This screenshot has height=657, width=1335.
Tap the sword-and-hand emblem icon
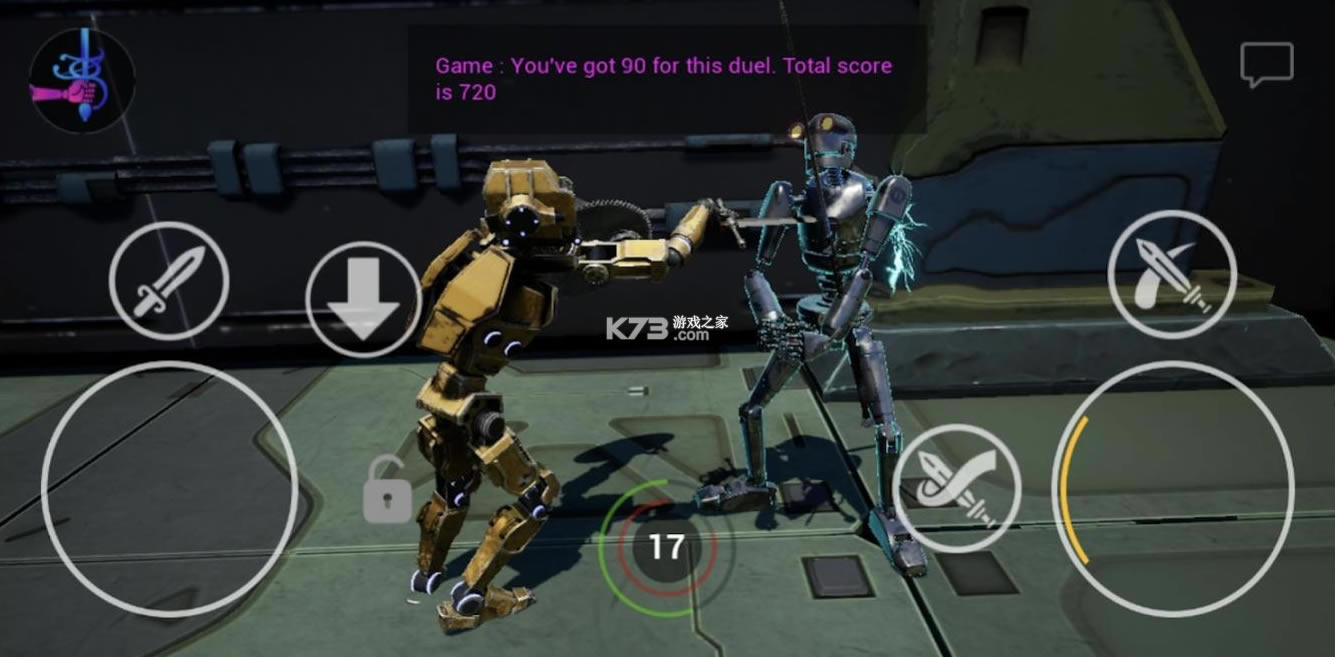coord(82,81)
